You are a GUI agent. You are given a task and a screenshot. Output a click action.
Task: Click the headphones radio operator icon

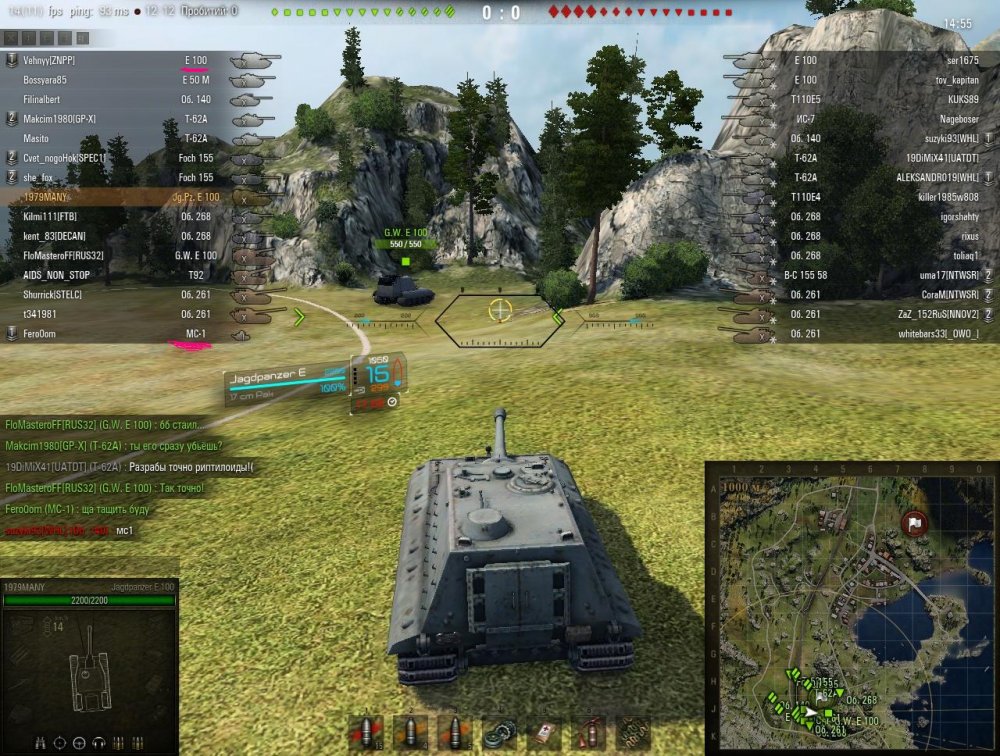pos(99,743)
